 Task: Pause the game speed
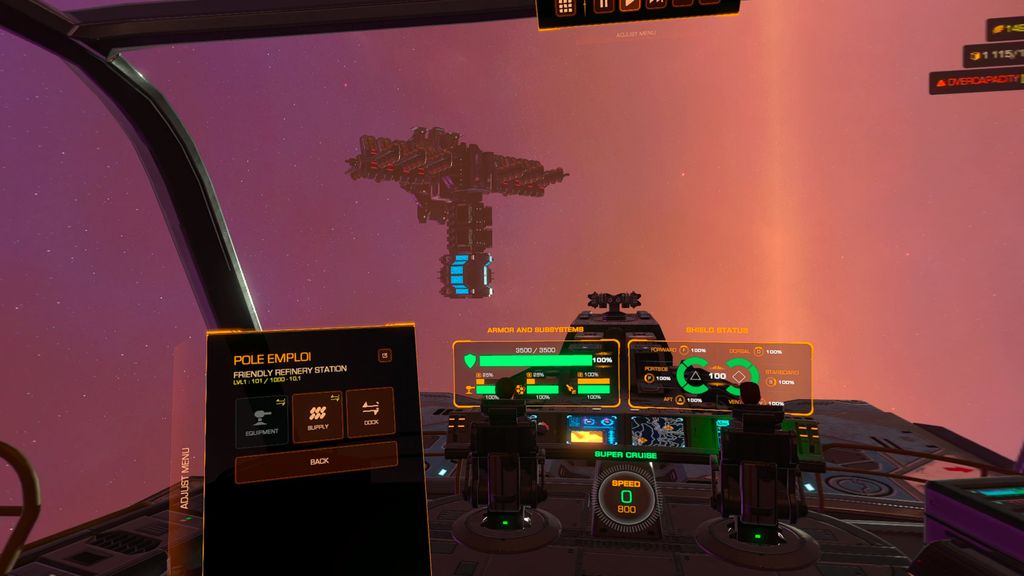tap(603, 5)
